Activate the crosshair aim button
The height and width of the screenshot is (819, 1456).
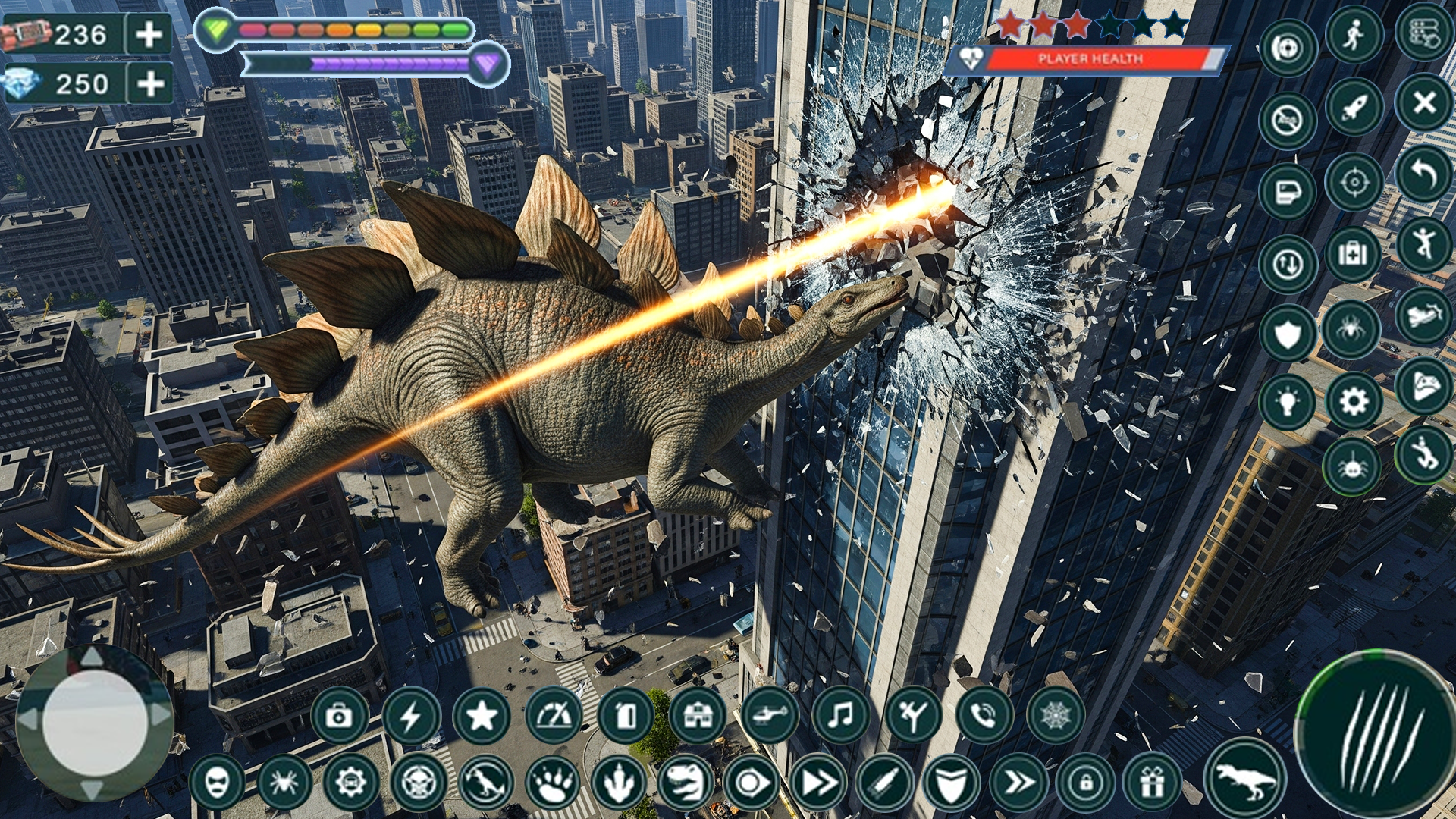coord(1354,182)
